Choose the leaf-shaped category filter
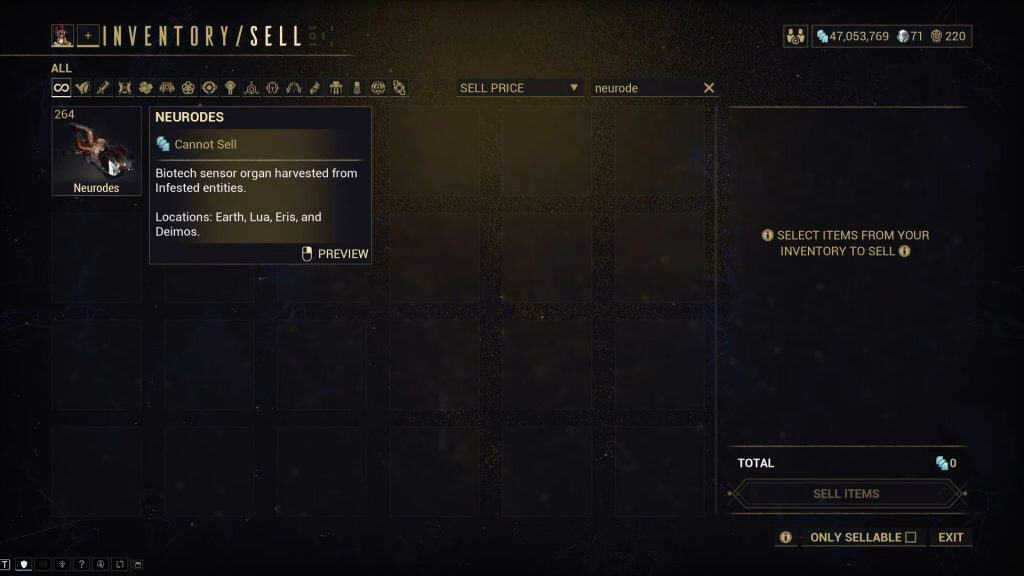This screenshot has height=576, width=1024. coord(82,88)
